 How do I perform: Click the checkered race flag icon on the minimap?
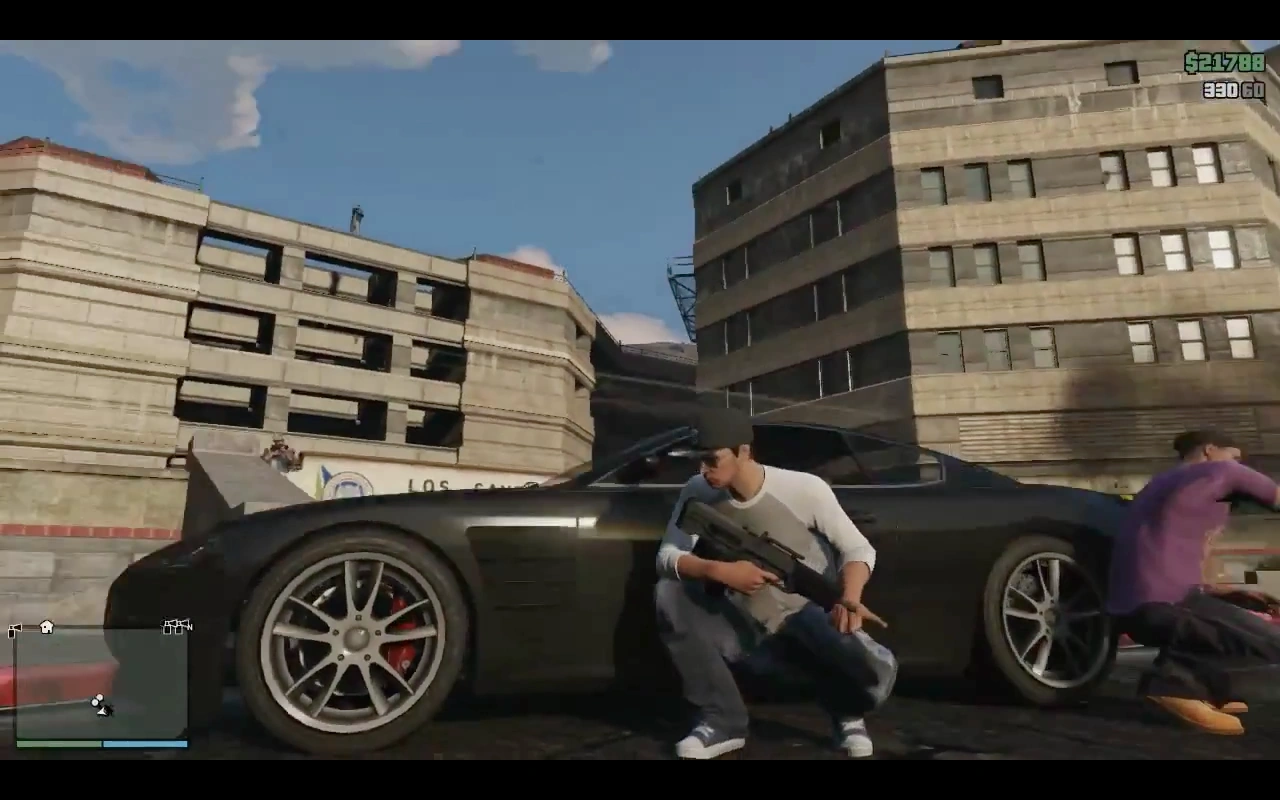[x=13, y=628]
